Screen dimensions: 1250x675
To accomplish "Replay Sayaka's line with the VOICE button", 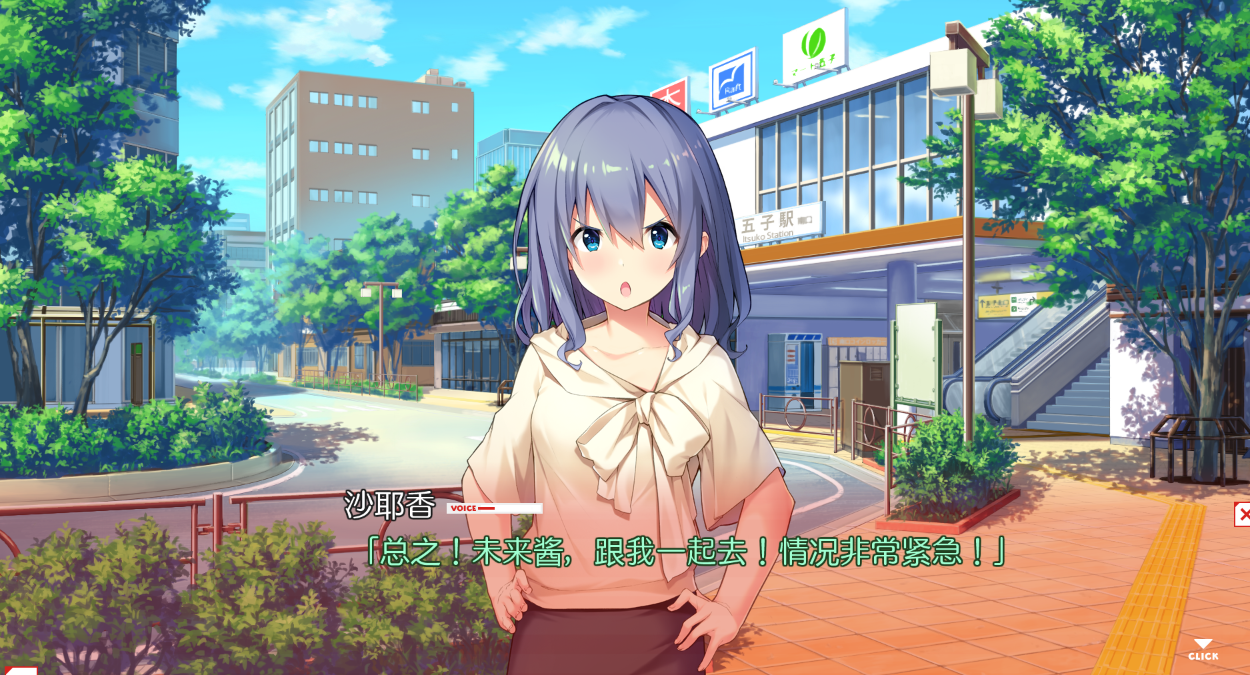I will pos(494,508).
